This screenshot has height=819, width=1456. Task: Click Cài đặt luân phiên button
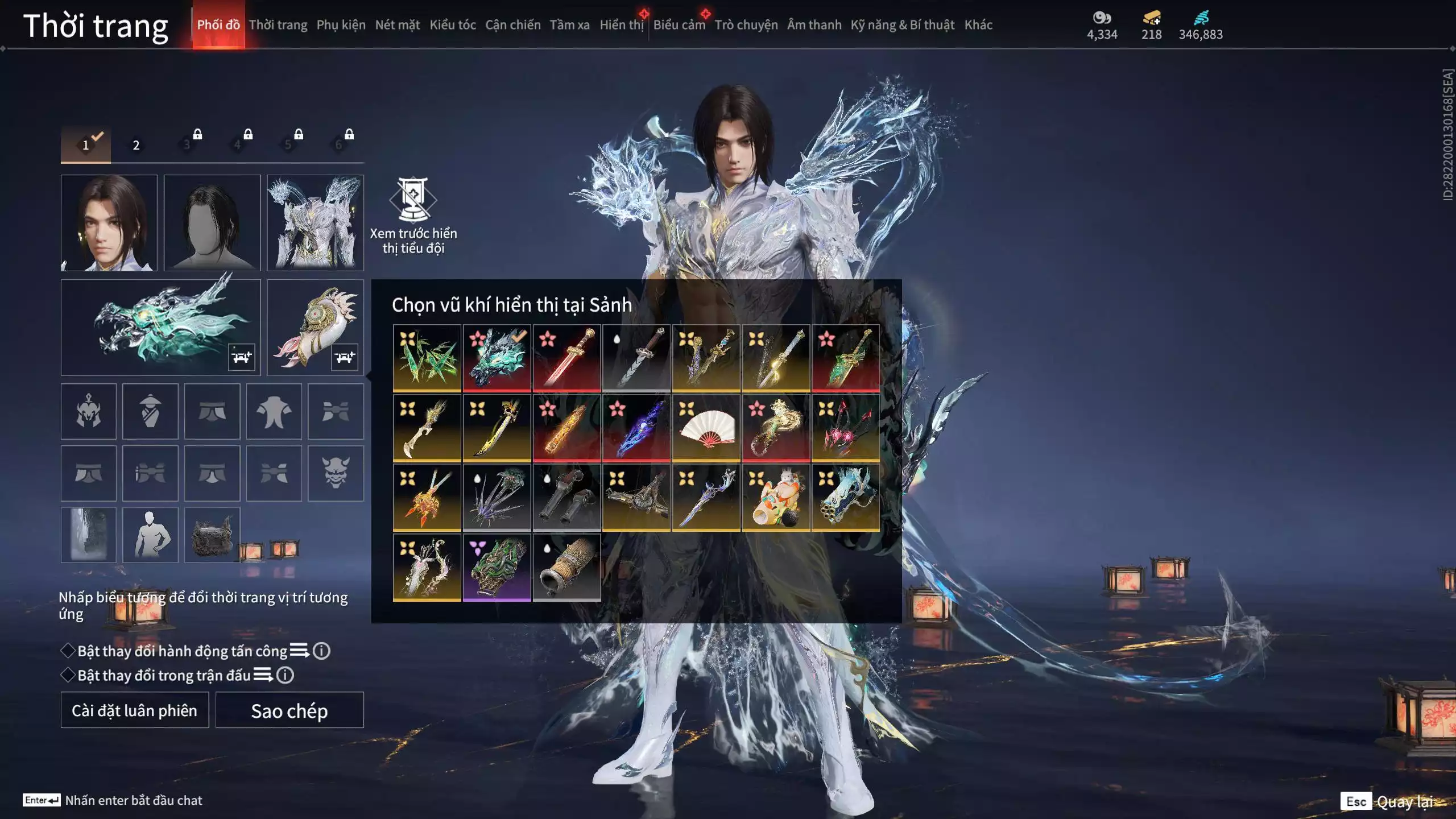[x=135, y=710]
